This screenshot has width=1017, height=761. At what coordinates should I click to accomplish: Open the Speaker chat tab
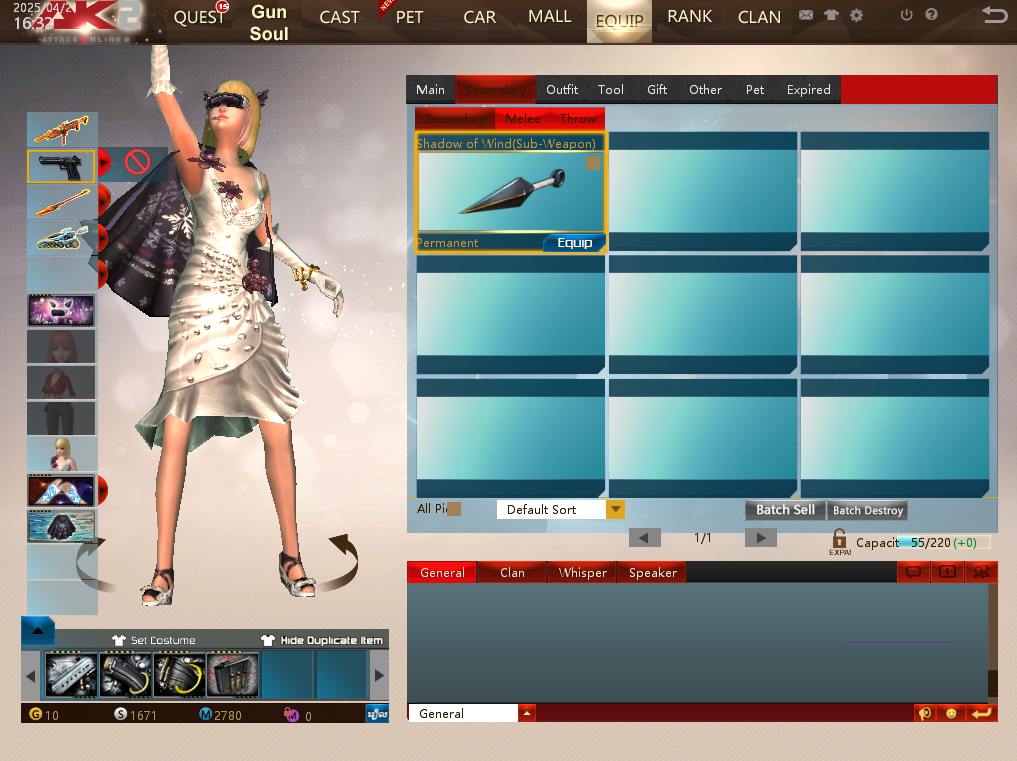(x=653, y=573)
